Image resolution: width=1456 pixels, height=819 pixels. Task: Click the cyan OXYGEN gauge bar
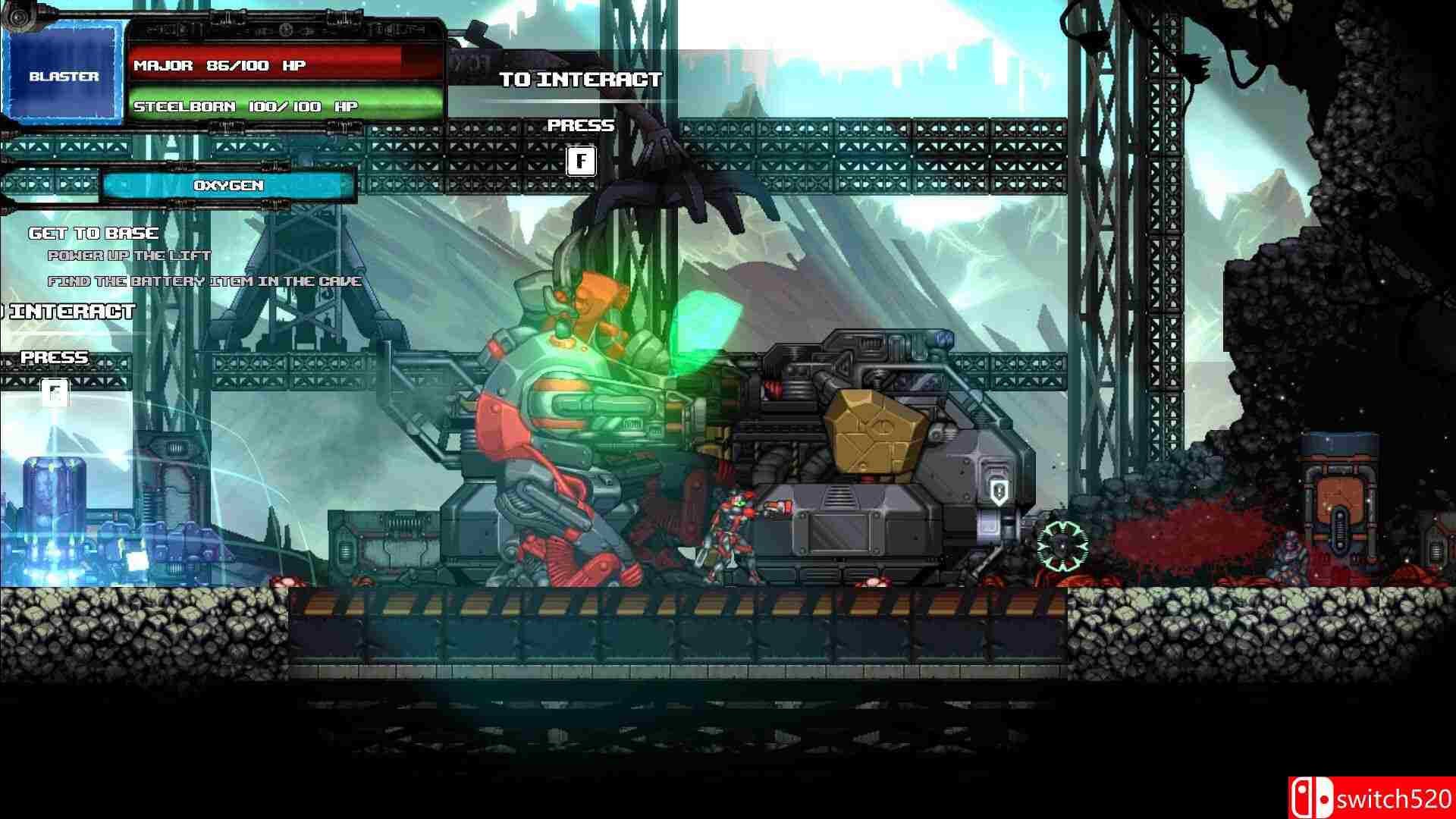coord(227,184)
